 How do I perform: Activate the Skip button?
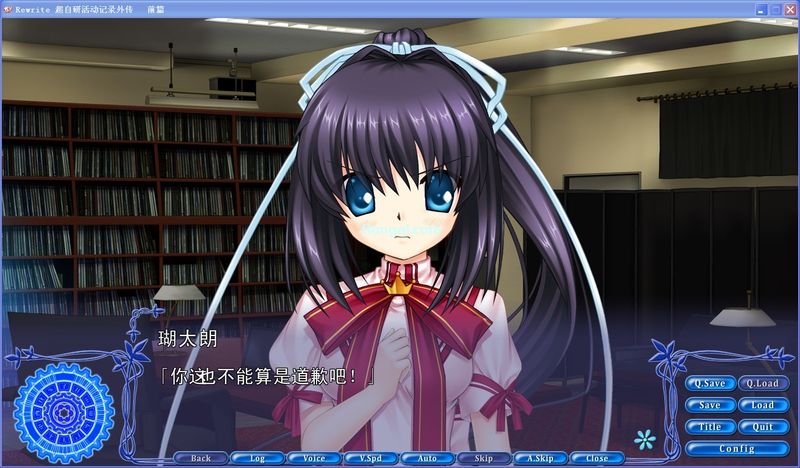483,458
